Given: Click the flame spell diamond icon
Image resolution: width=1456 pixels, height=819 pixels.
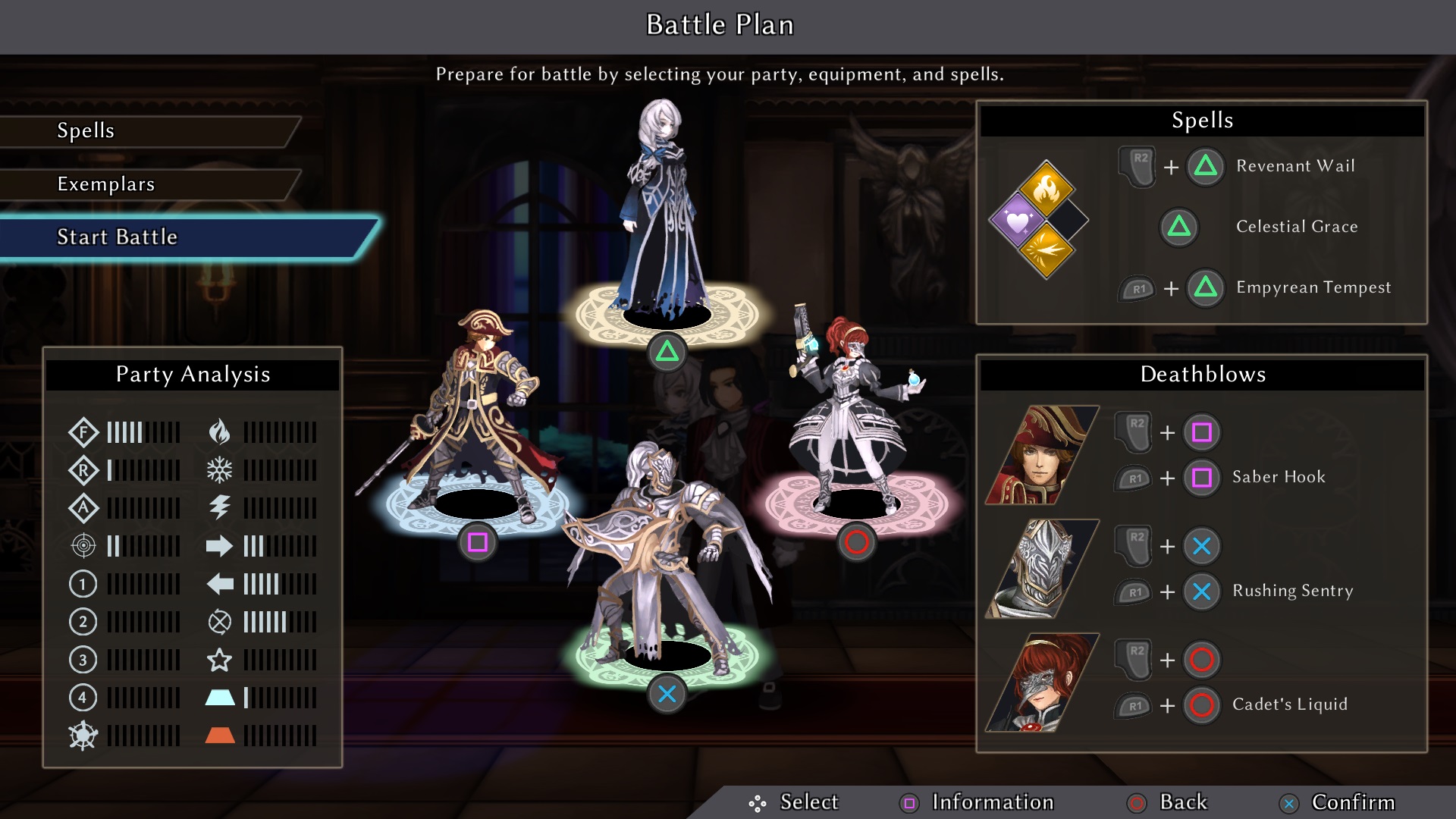Looking at the screenshot, I should point(1046,190).
